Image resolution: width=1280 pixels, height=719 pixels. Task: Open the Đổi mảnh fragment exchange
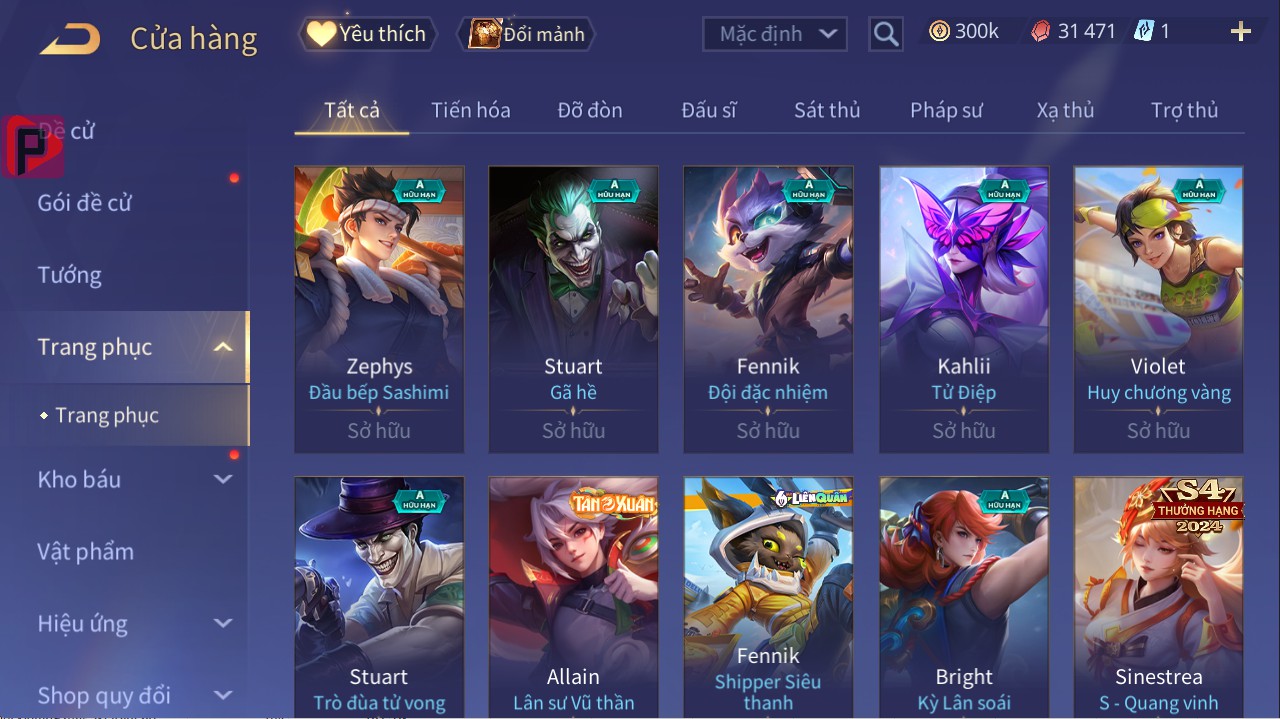coord(527,34)
